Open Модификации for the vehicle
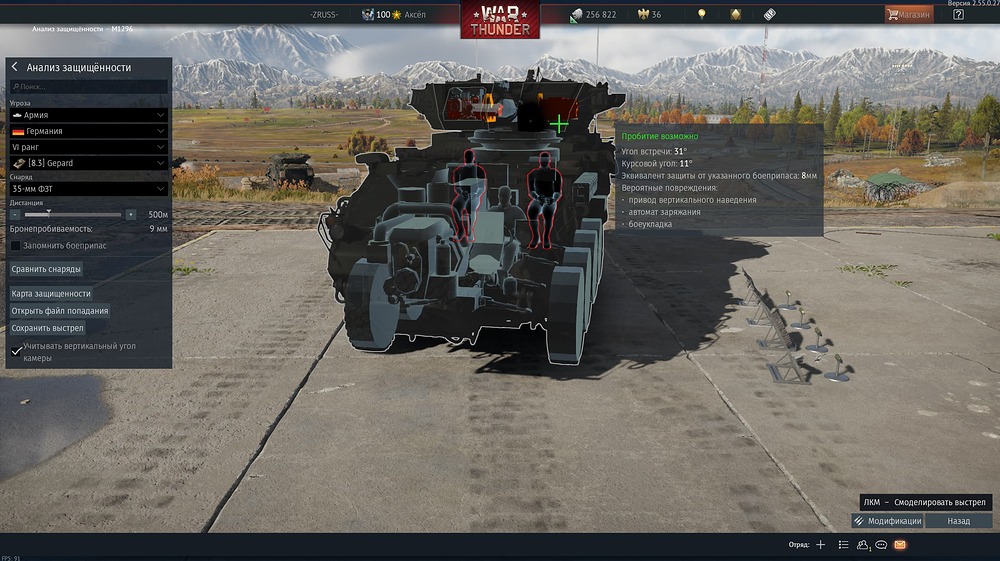The image size is (1000, 561). [887, 521]
